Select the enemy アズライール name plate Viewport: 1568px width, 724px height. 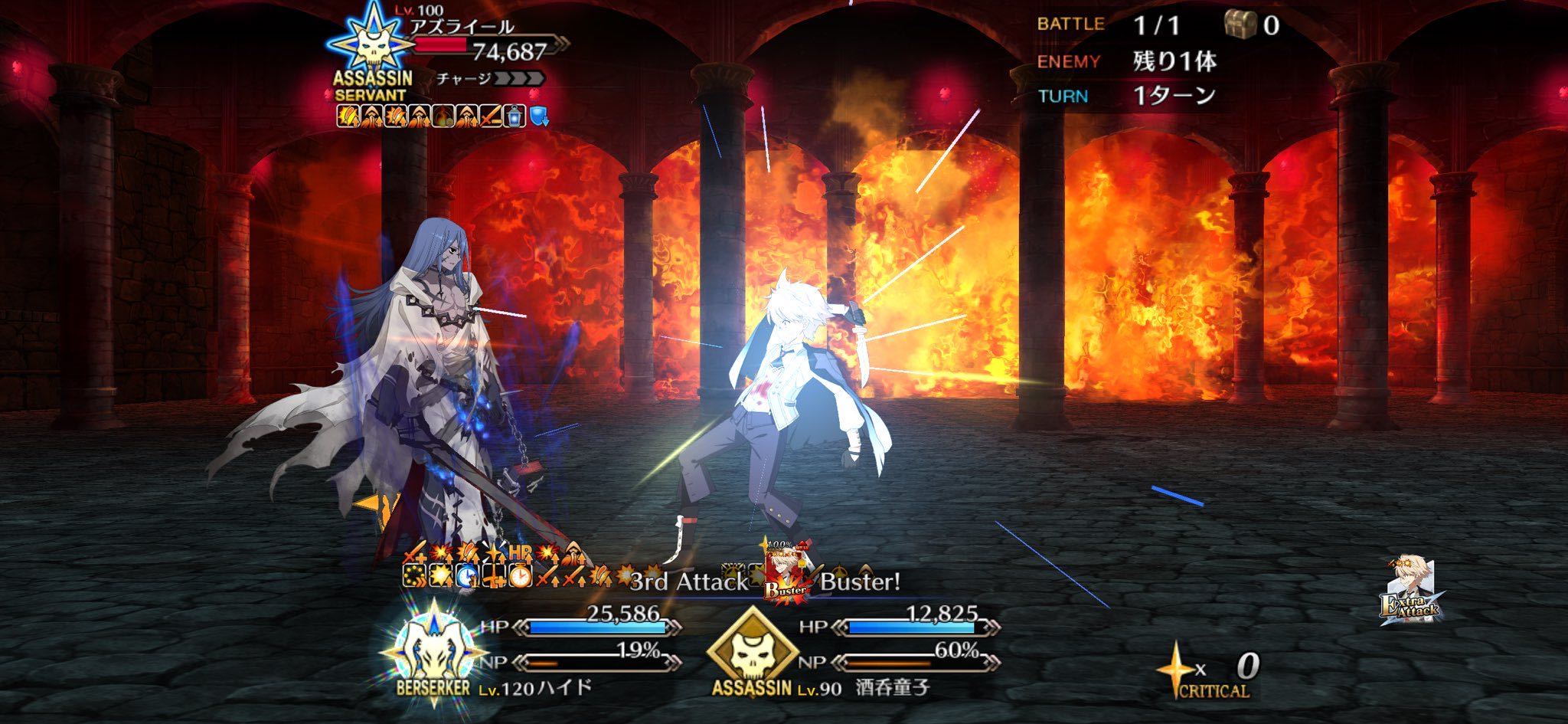(462, 27)
